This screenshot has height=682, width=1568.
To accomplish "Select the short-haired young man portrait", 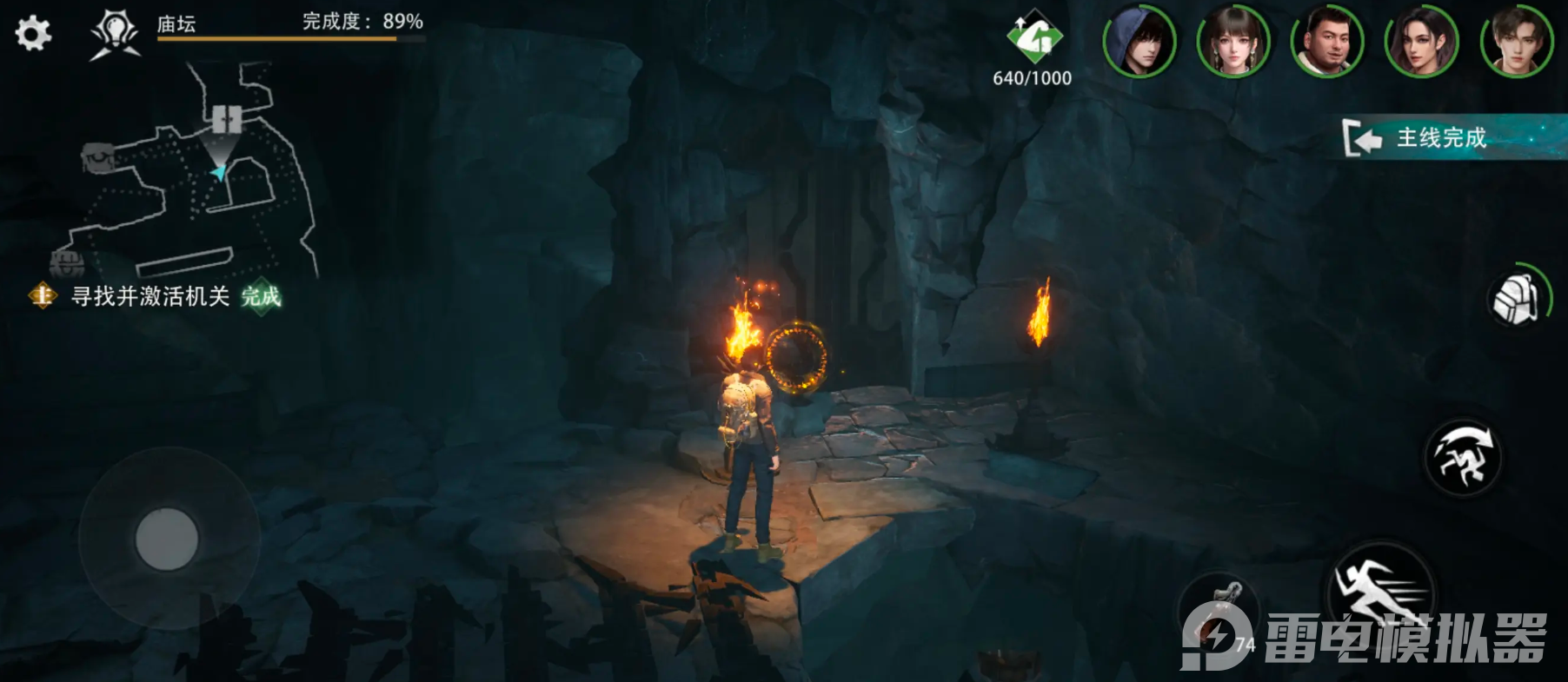I will (1516, 42).
